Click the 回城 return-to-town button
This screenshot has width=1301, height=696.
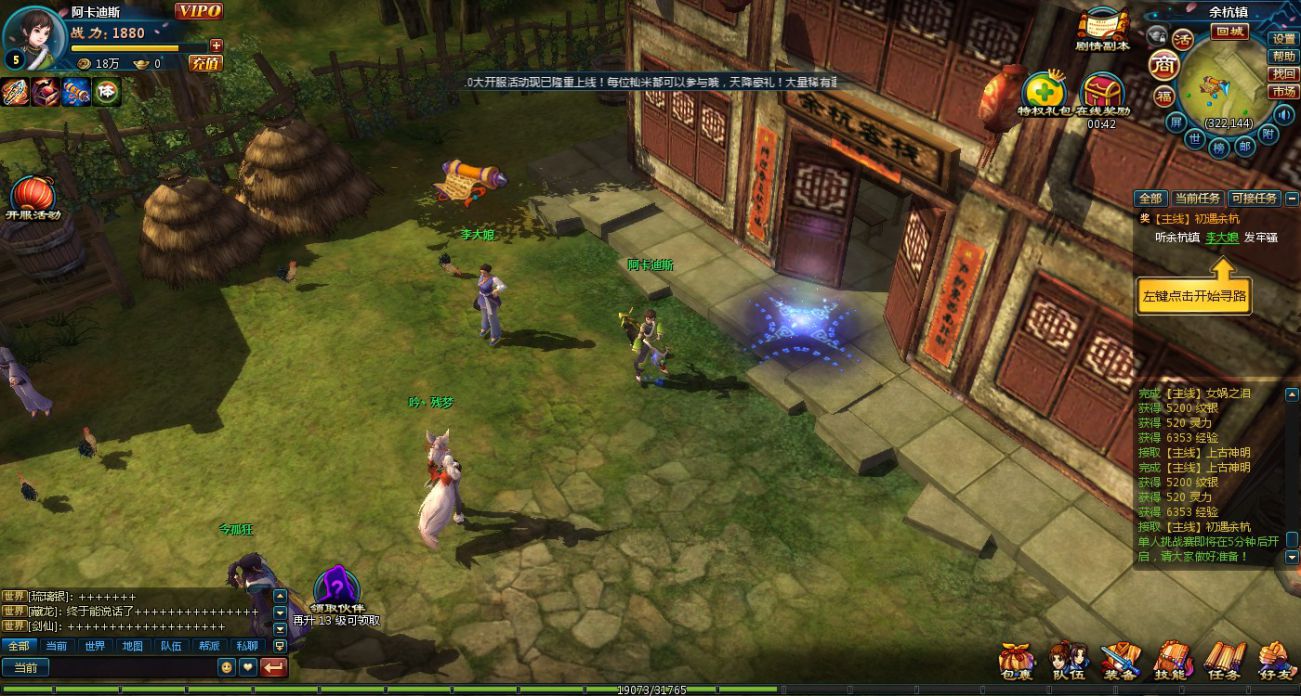tap(1229, 31)
